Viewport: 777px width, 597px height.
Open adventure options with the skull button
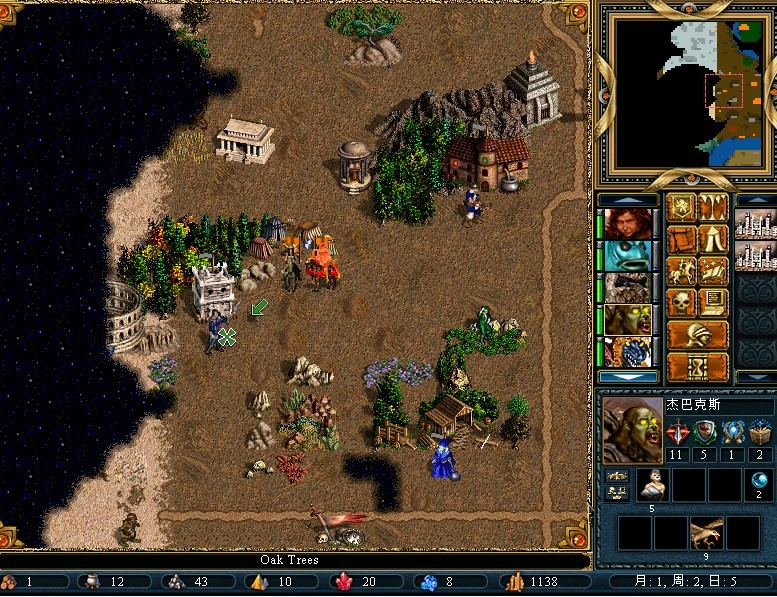683,302
